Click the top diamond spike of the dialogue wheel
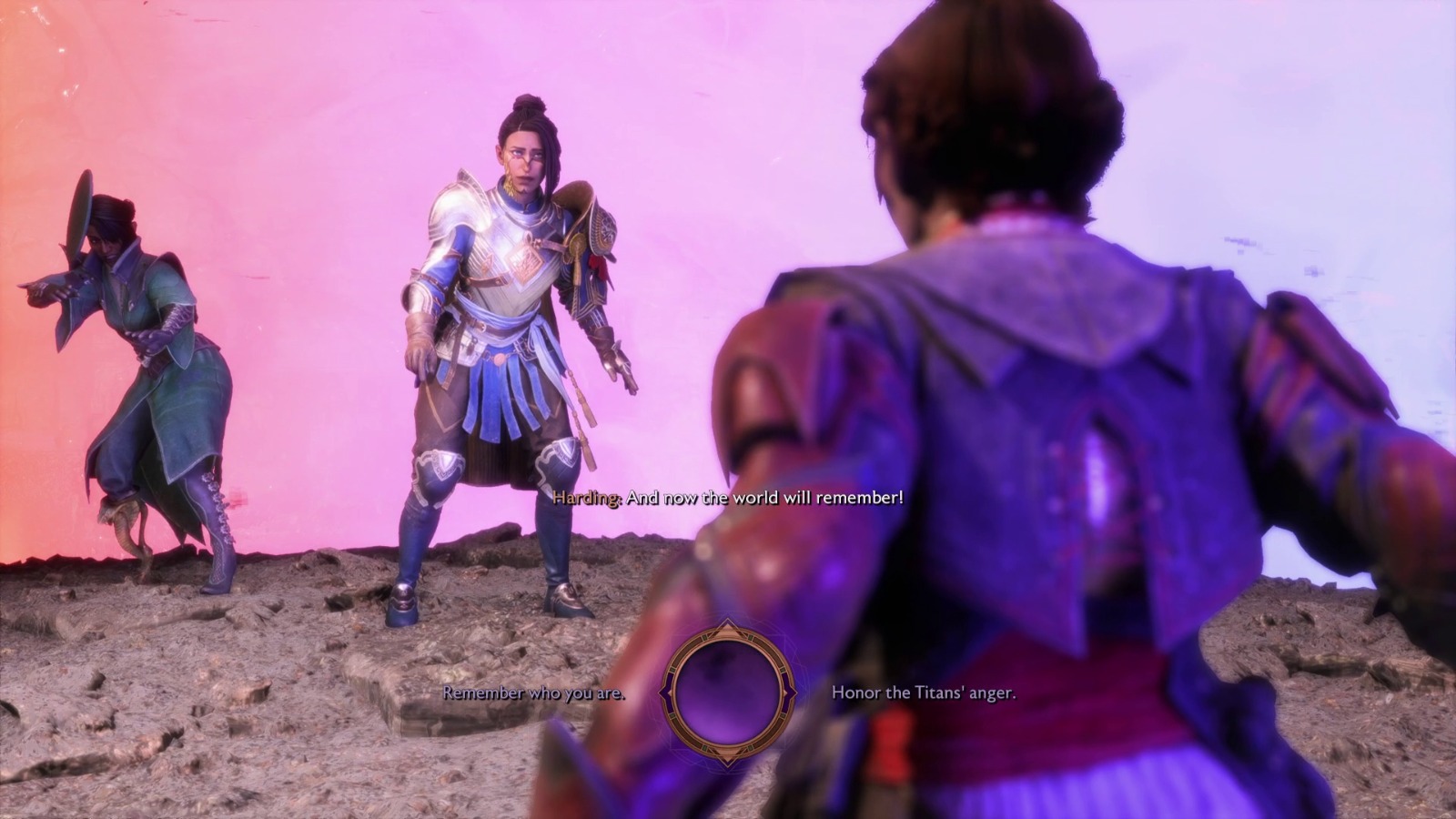The height and width of the screenshot is (819, 1456). [x=728, y=622]
